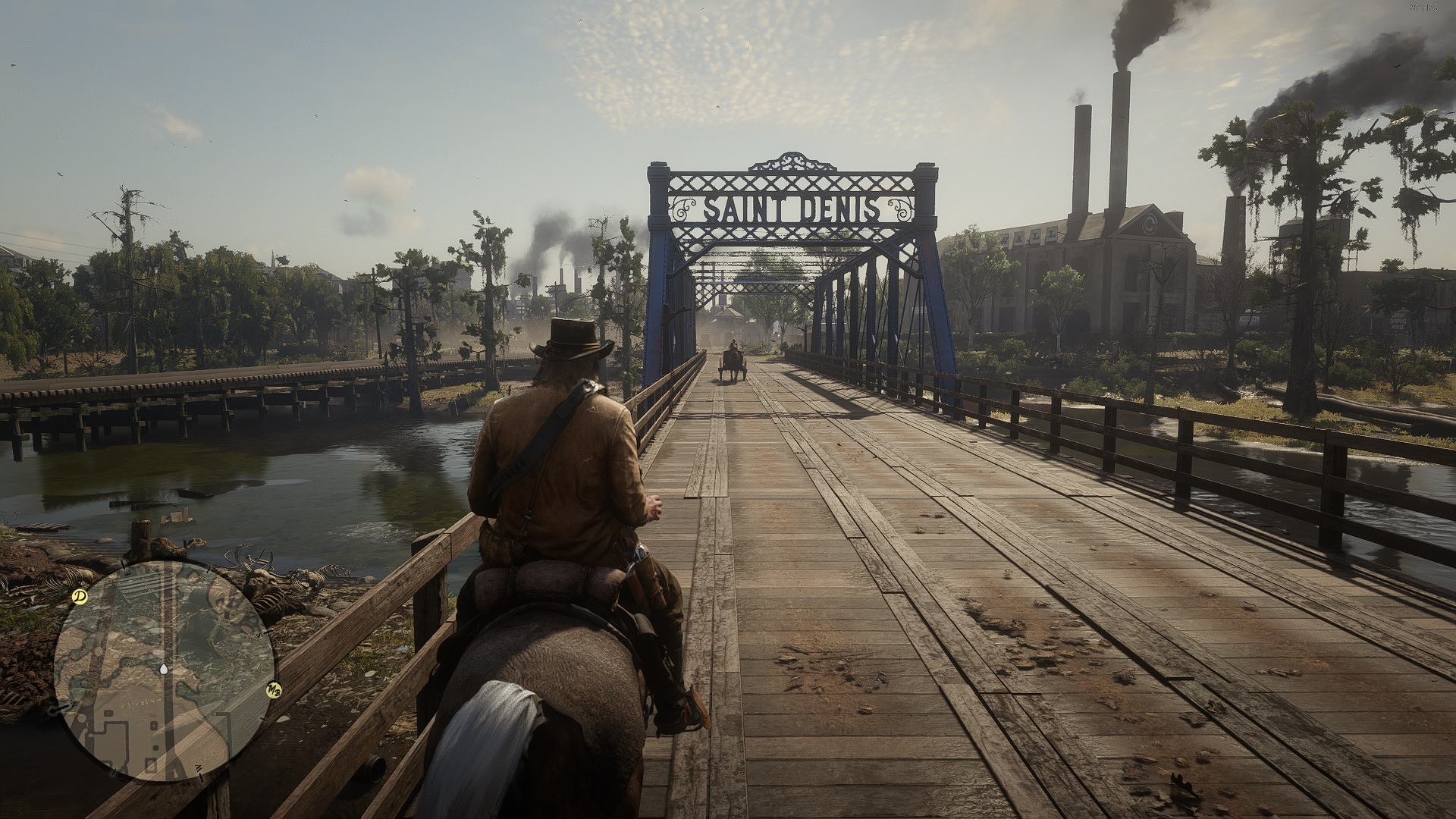This screenshot has height=819, width=1456.
Task: Select the yellow D mission marker
Action: click(x=79, y=597)
